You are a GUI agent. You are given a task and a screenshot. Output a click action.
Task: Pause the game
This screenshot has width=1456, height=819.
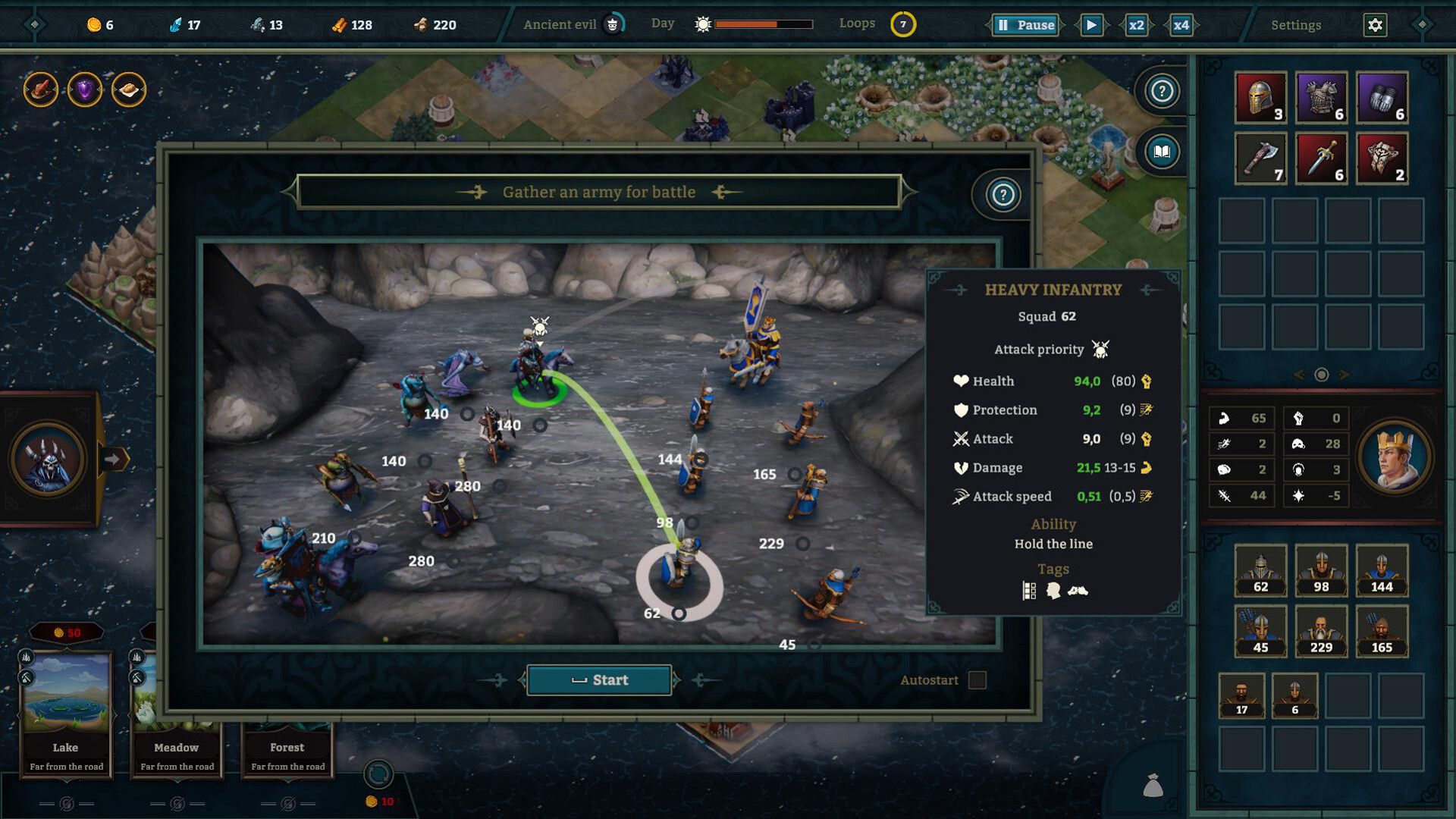click(x=1025, y=25)
